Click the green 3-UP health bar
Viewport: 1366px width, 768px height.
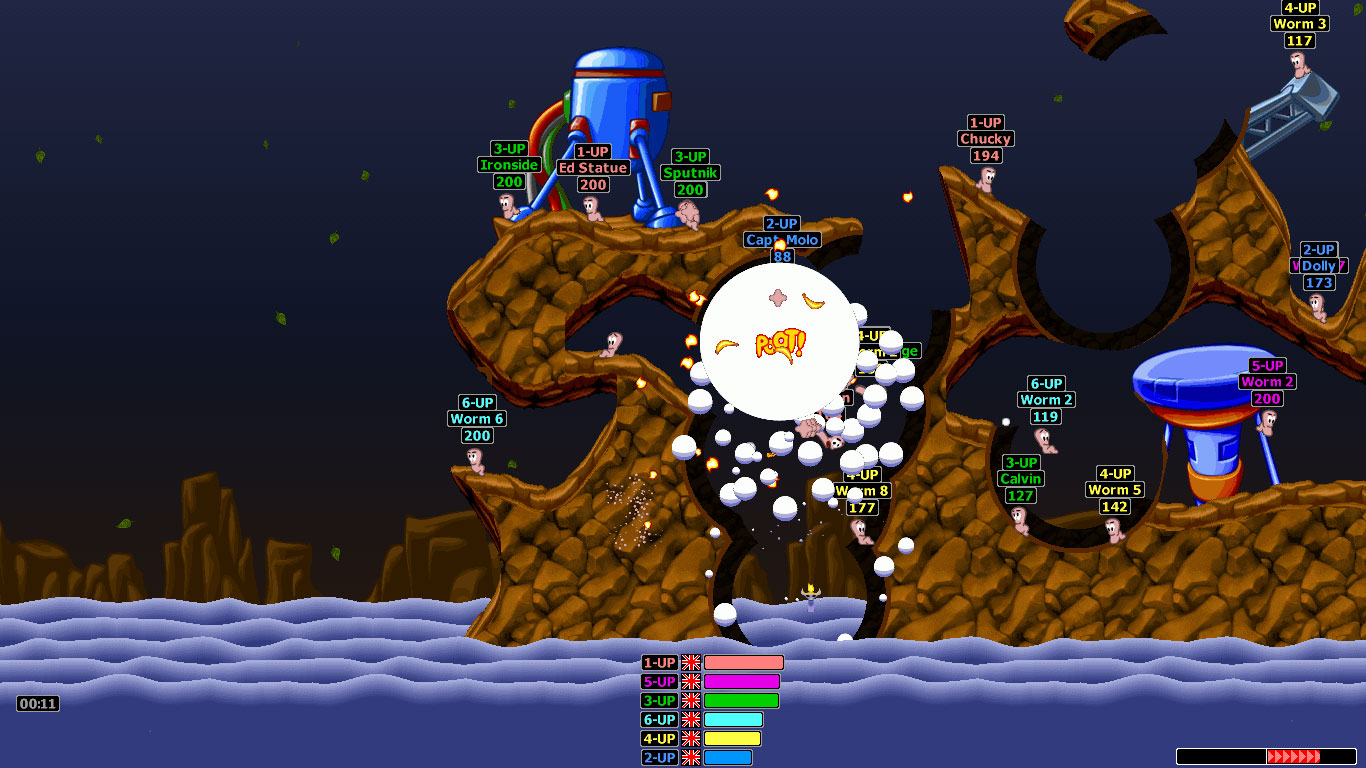click(740, 700)
